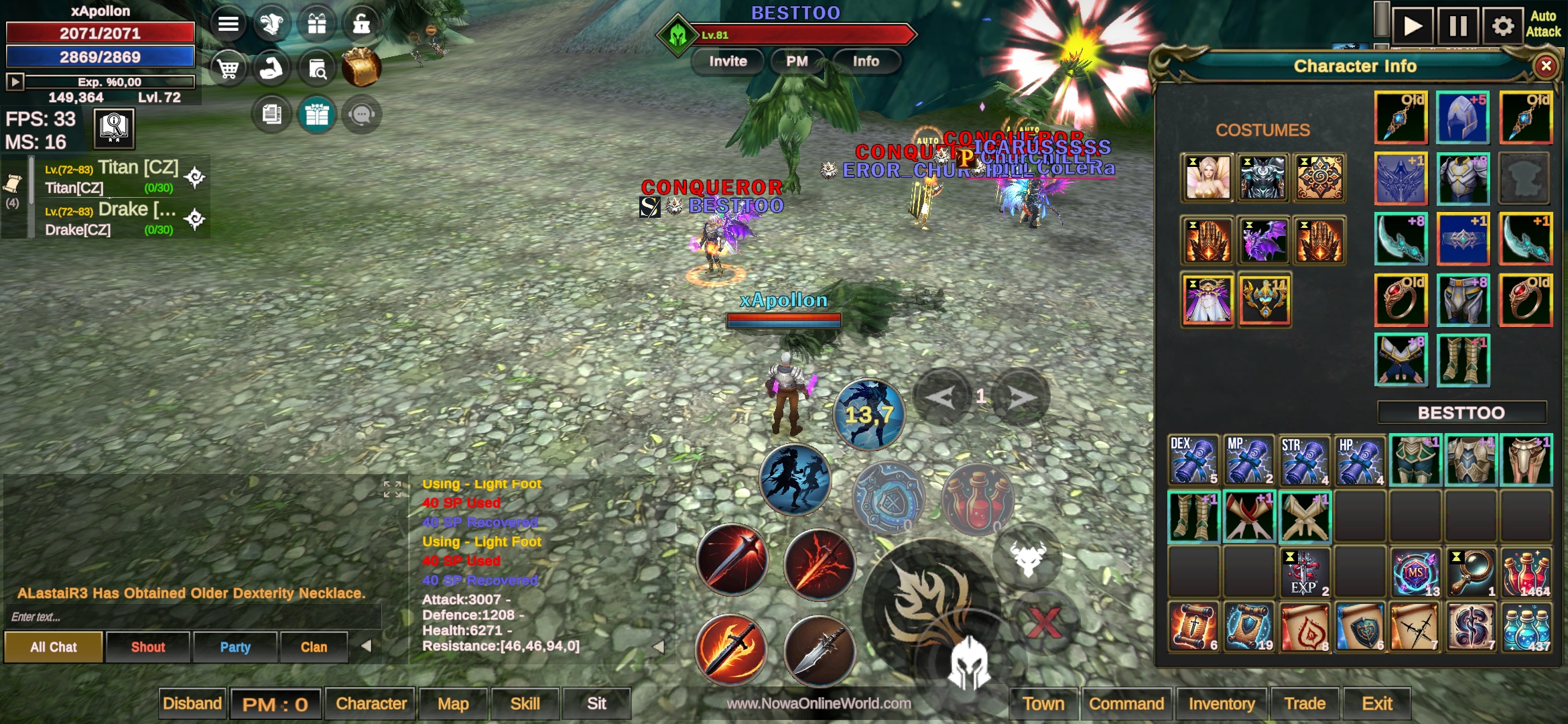Screen dimensions: 1568x724
Task: Open the Map
Action: click(453, 703)
